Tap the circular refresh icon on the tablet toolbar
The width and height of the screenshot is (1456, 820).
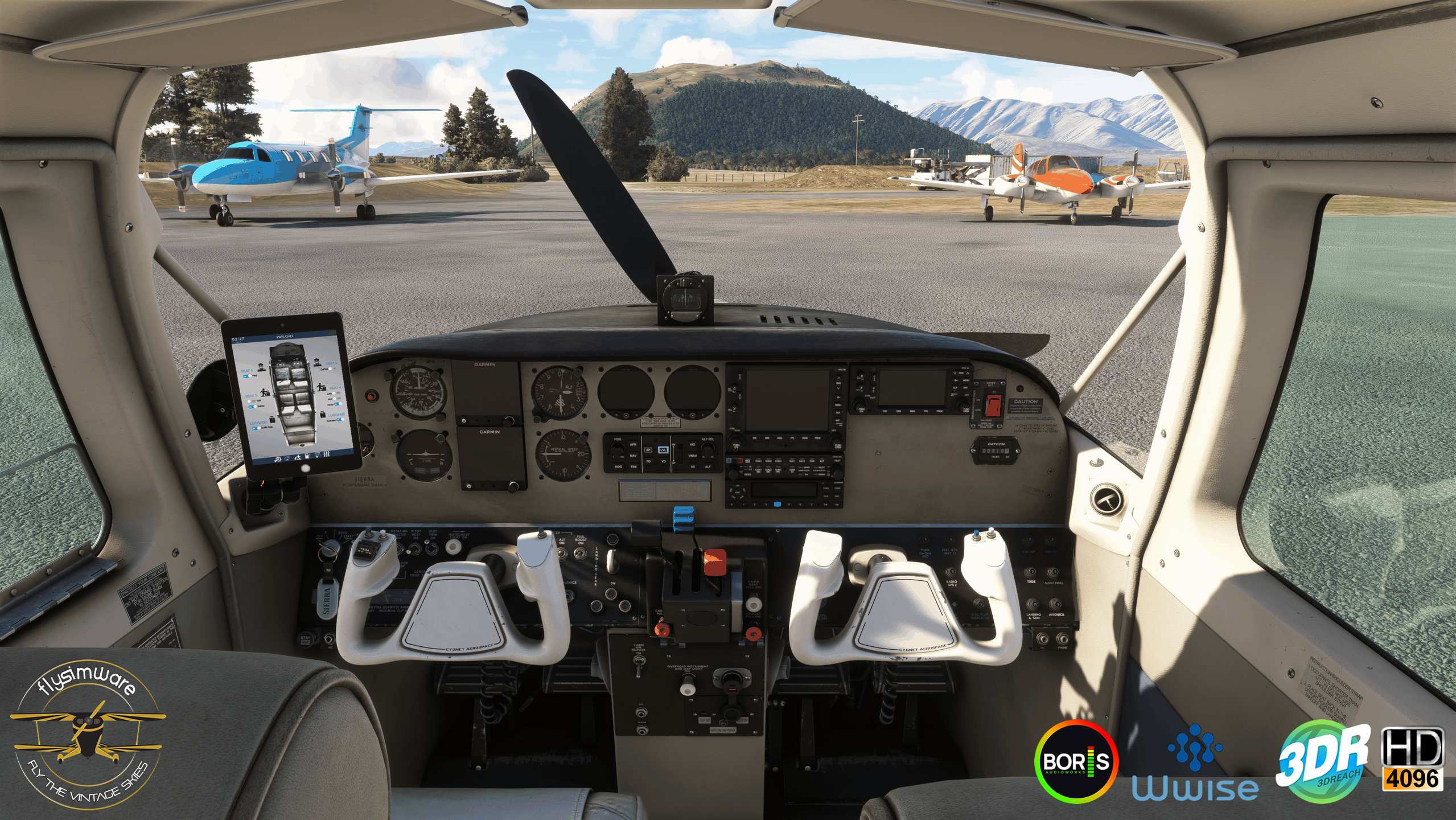[x=287, y=457]
